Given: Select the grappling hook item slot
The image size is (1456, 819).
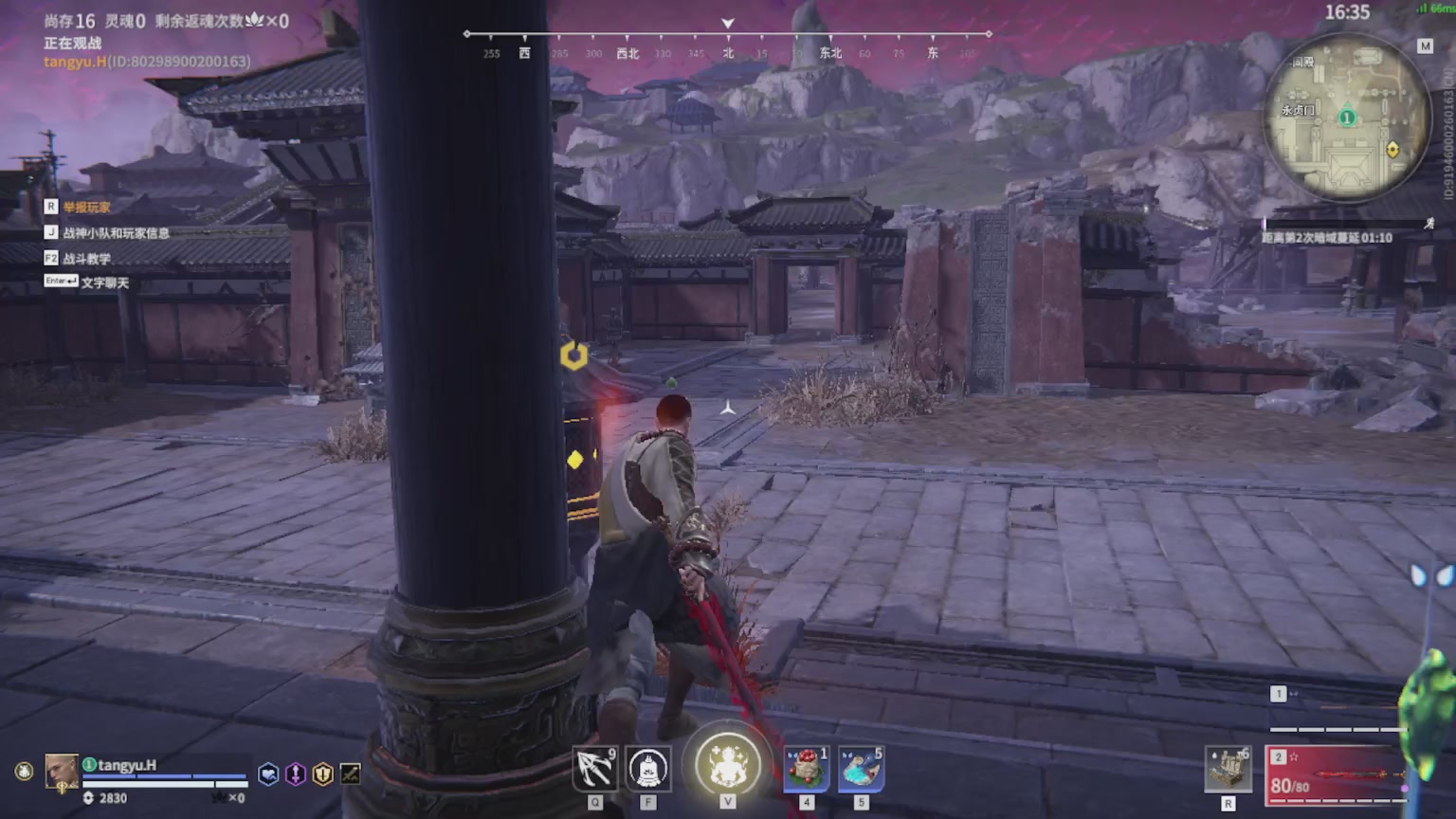Looking at the screenshot, I should [595, 769].
